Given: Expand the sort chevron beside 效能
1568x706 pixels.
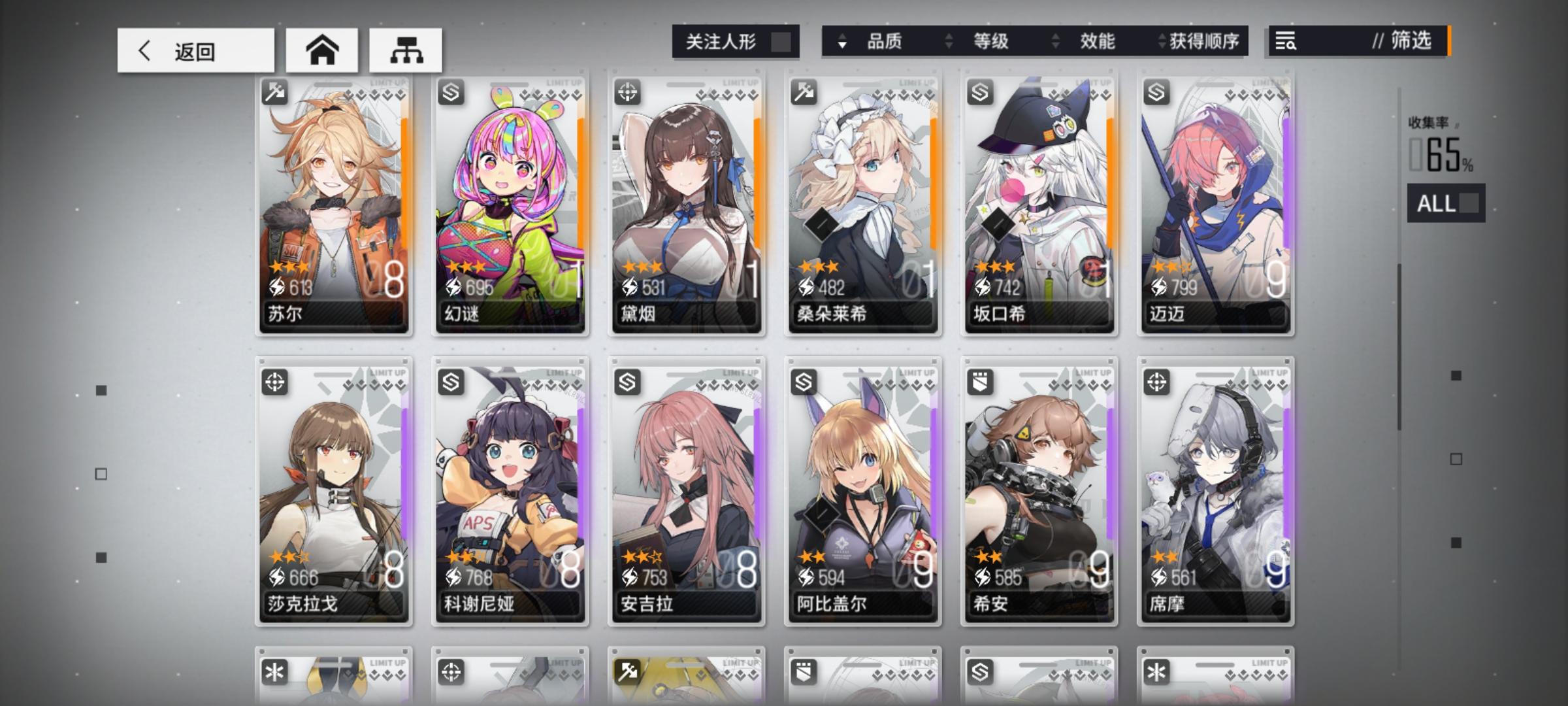Looking at the screenshot, I should coord(1054,42).
